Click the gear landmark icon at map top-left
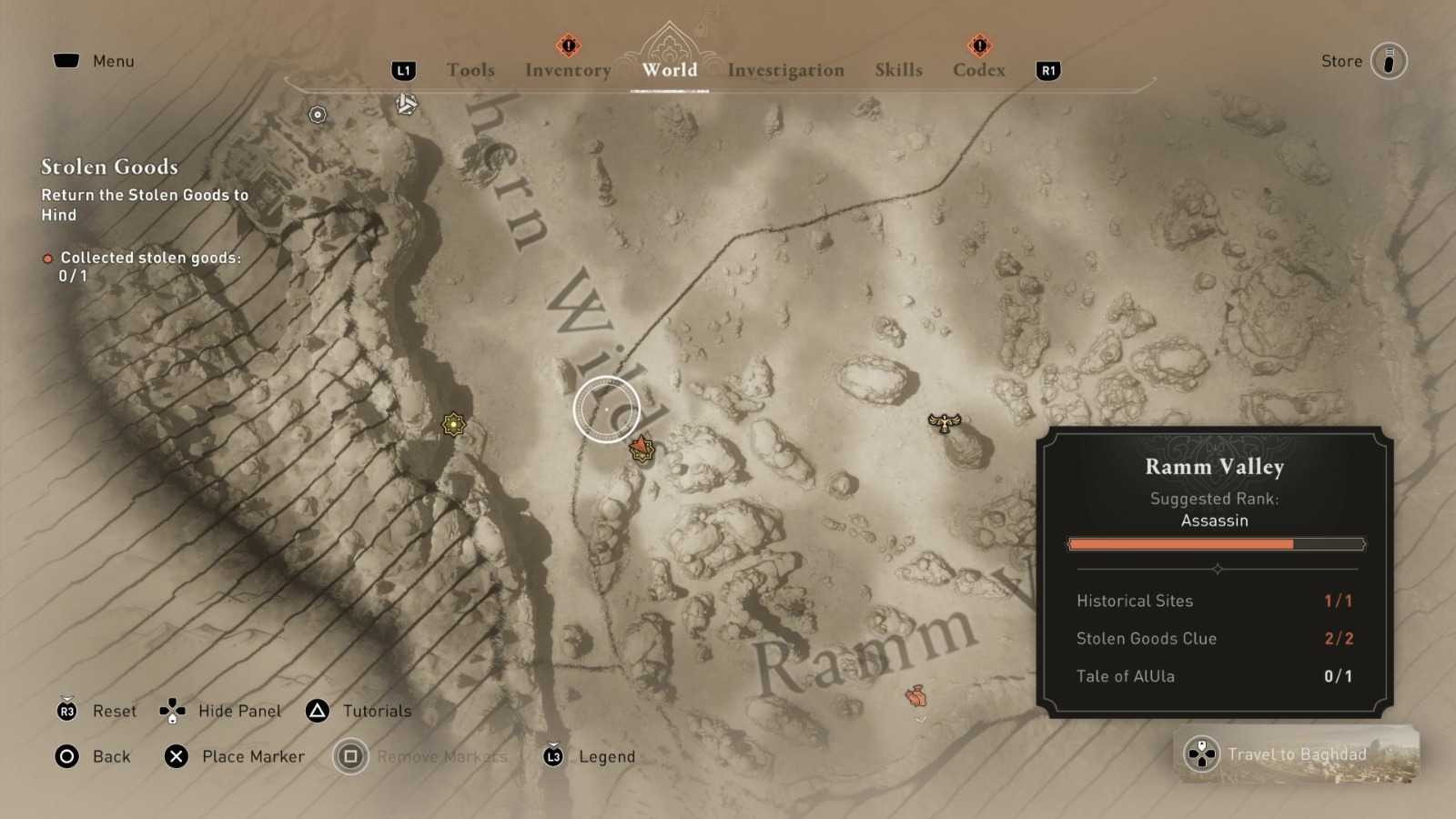The width and height of the screenshot is (1456, 819). [316, 115]
